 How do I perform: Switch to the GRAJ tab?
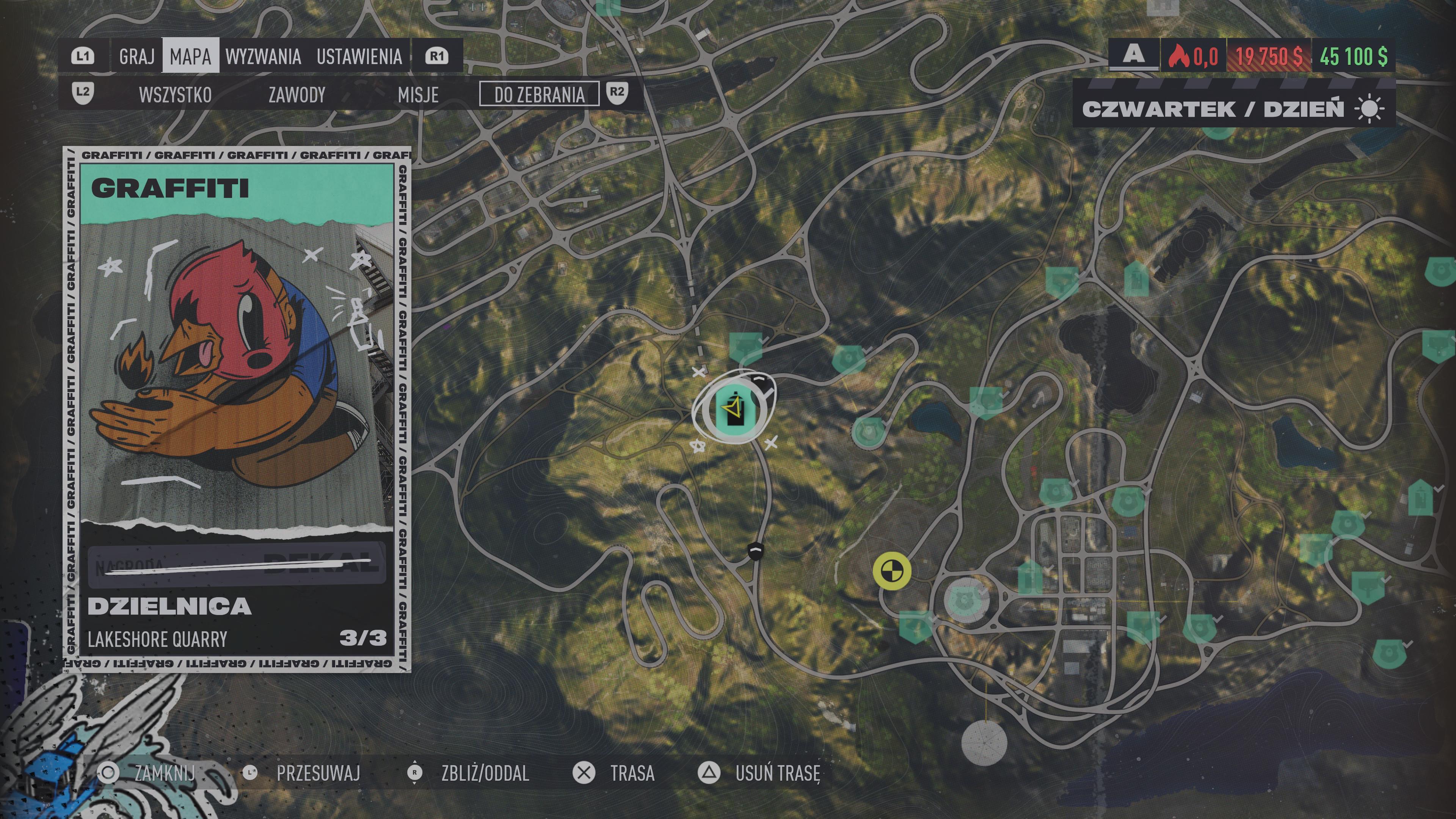[137, 56]
